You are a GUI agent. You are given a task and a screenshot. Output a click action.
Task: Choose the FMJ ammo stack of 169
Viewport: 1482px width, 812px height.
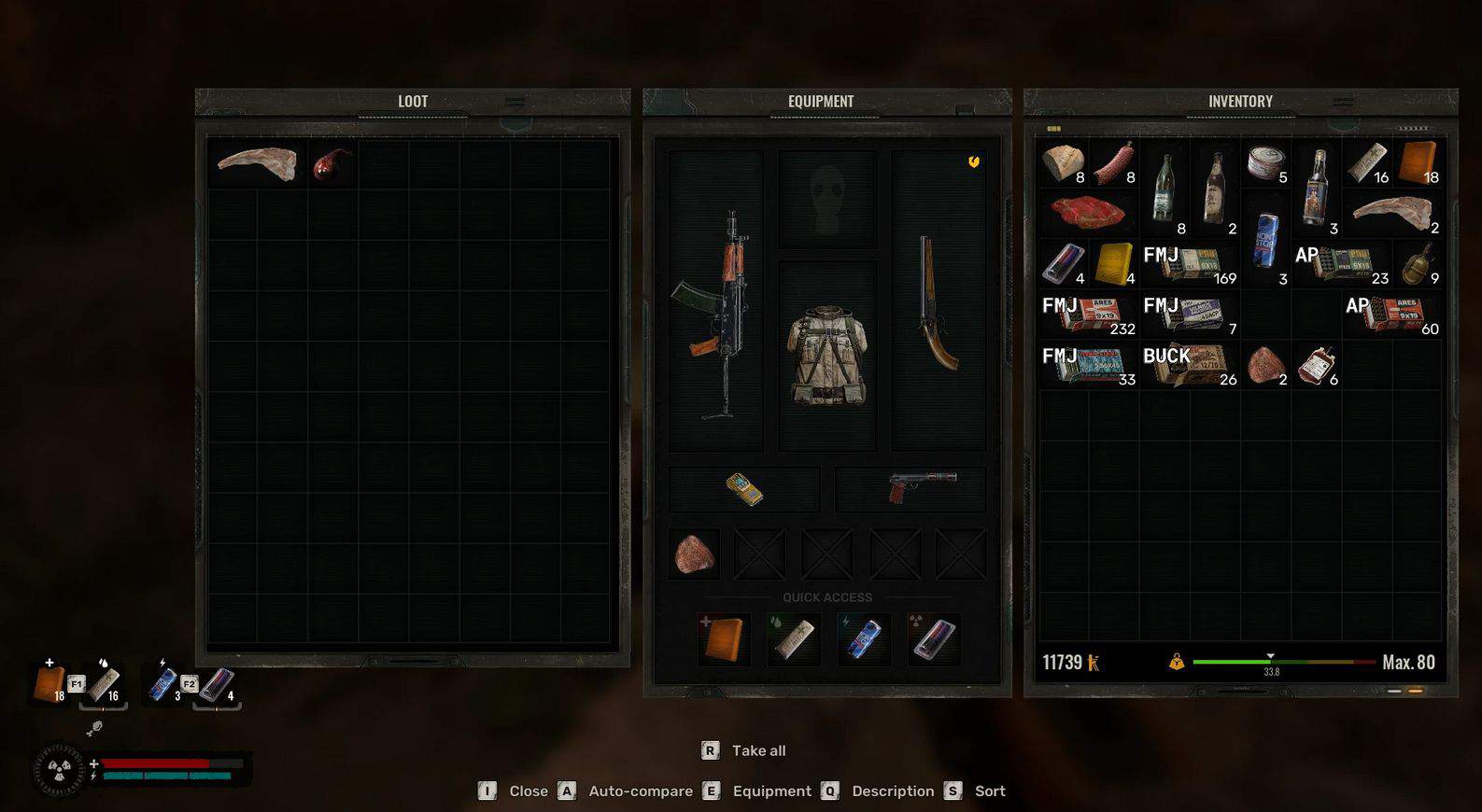click(x=1189, y=265)
